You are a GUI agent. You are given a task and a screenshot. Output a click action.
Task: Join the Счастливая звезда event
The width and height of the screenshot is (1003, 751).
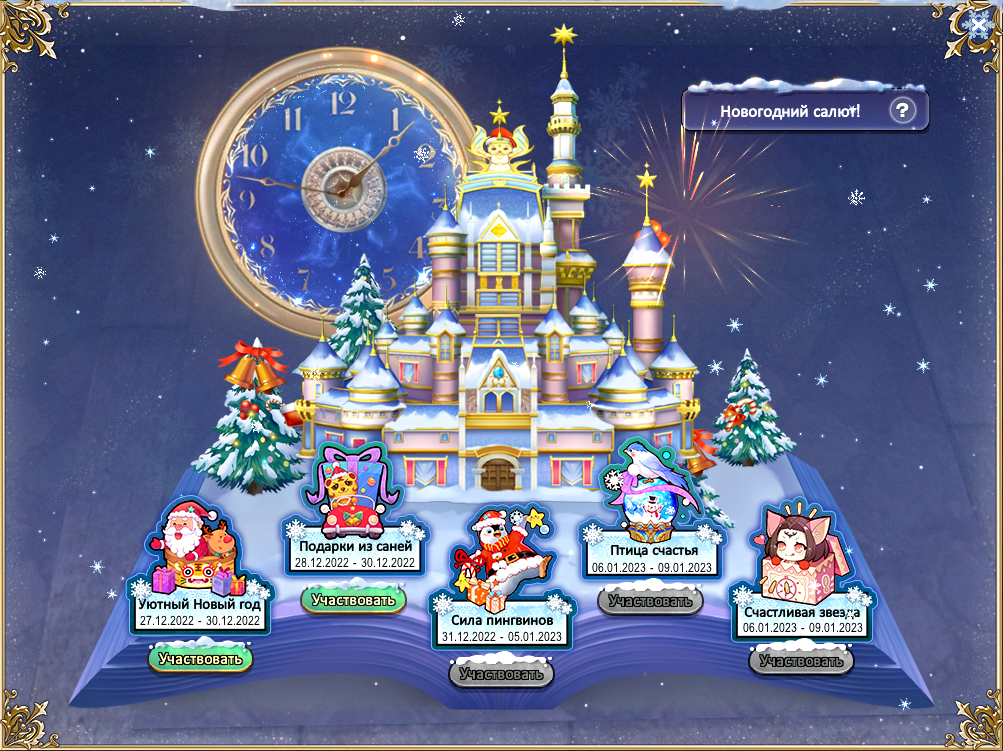(x=801, y=660)
